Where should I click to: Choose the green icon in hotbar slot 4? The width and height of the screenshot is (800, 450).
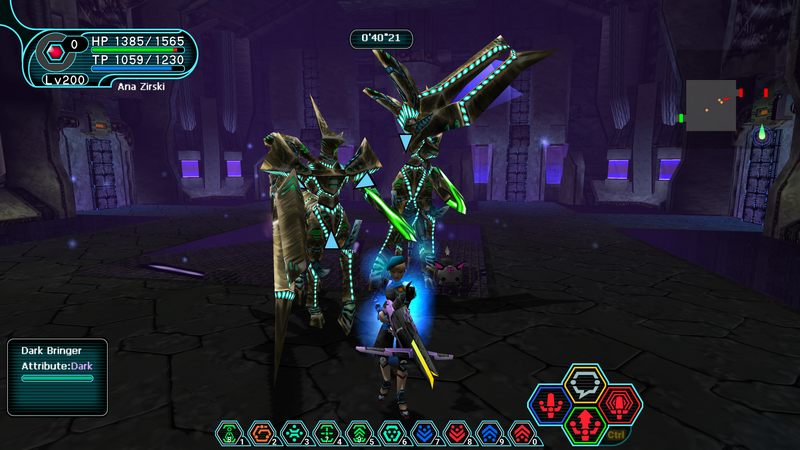326,432
